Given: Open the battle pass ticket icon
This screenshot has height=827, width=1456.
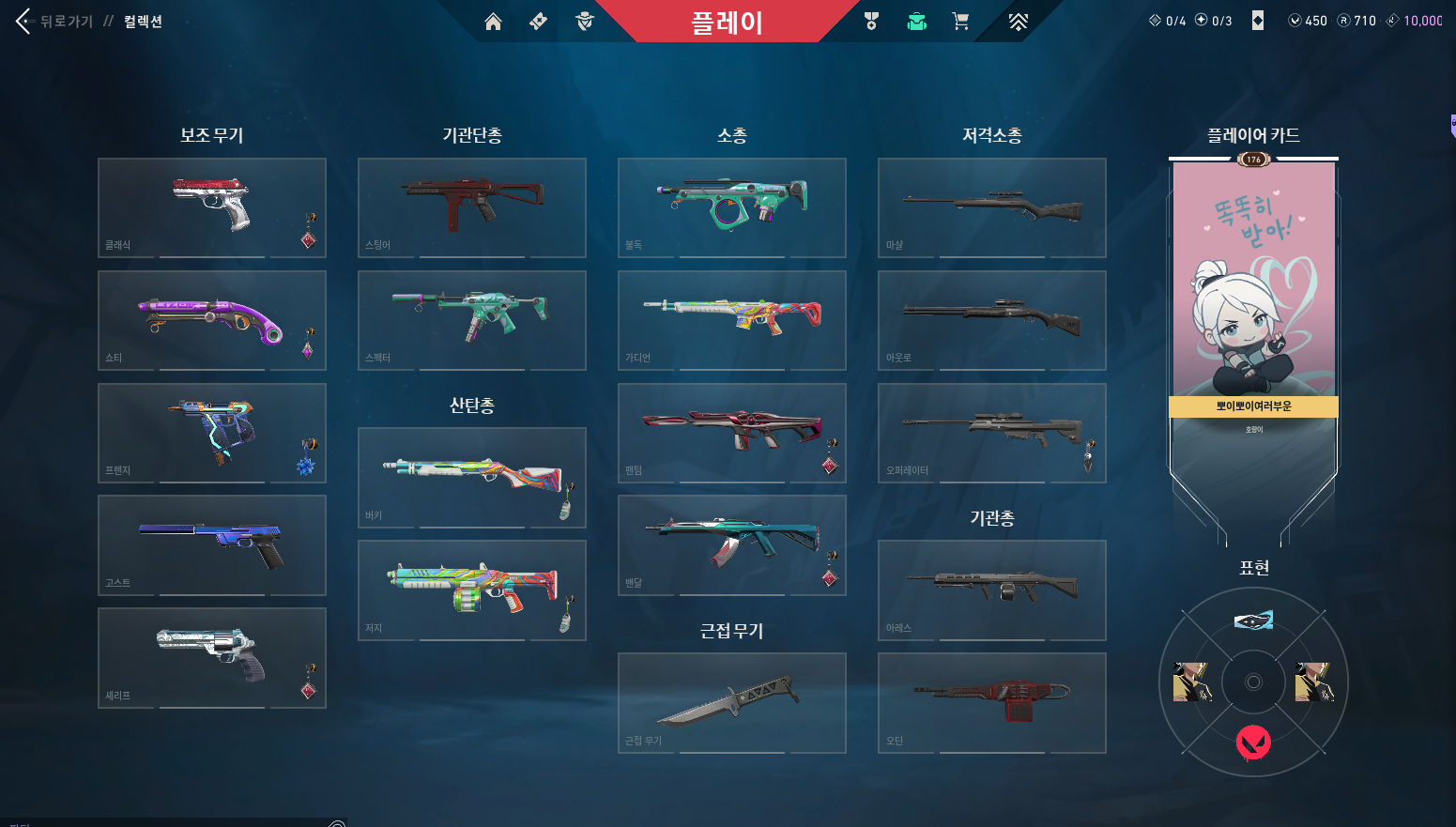Looking at the screenshot, I should click(x=538, y=20).
